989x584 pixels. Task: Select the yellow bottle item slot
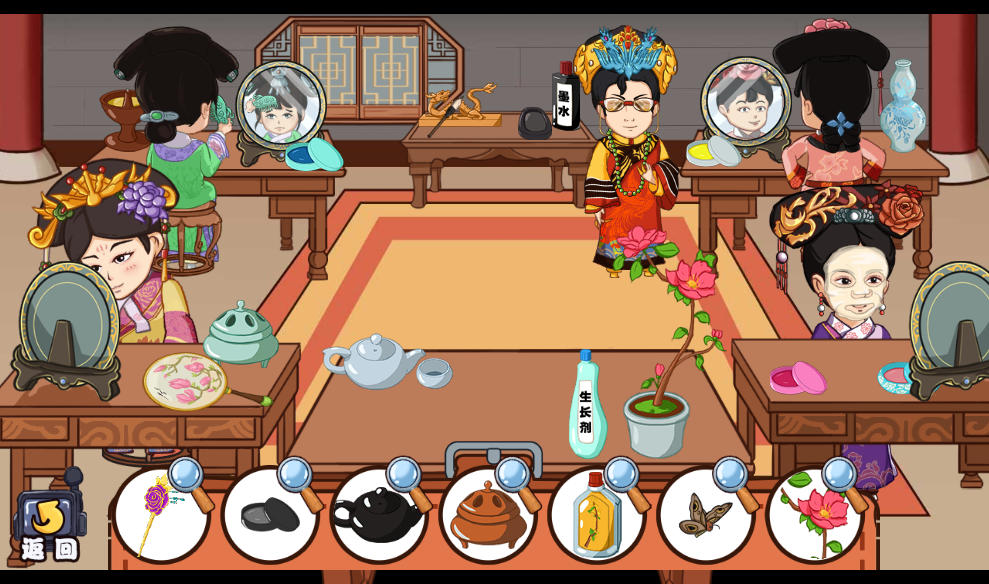[x=596, y=515]
